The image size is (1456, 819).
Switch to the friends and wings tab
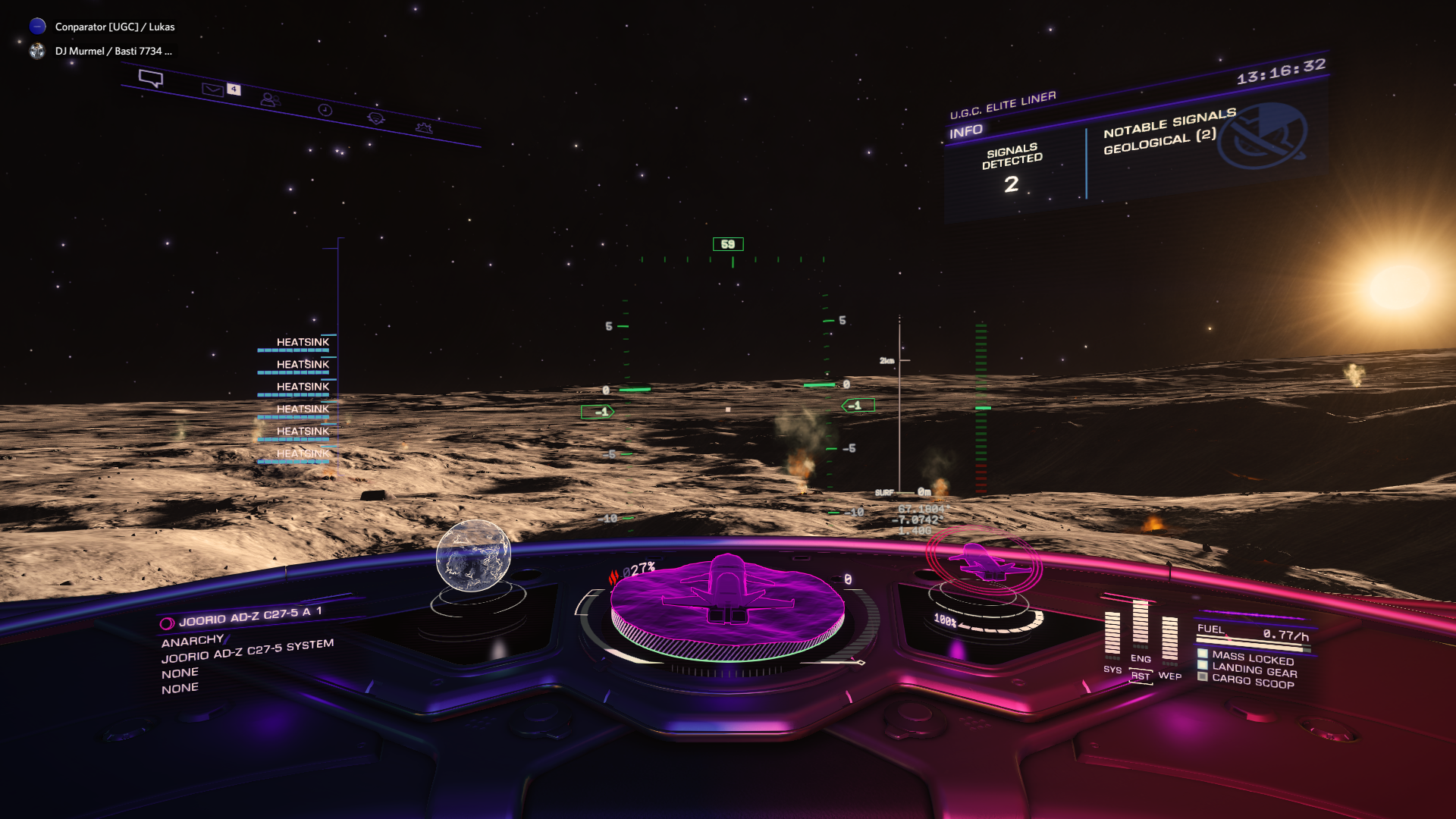click(x=269, y=99)
